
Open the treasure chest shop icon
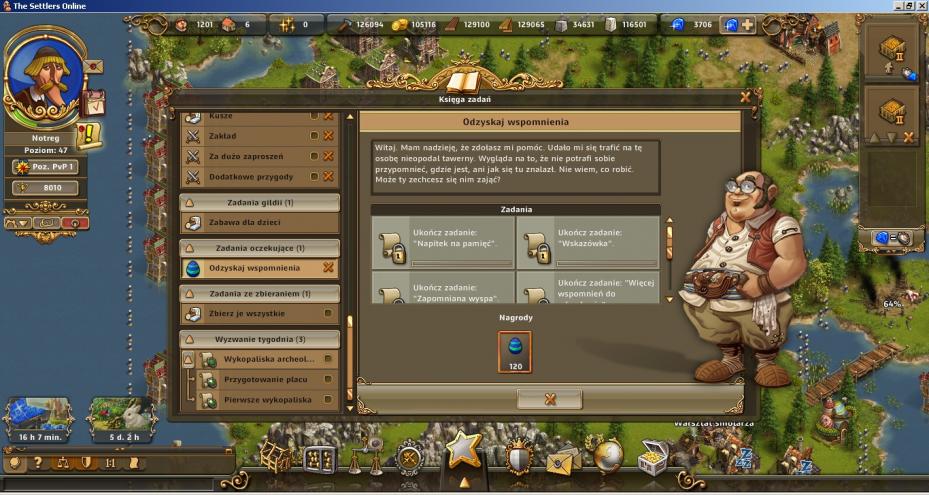pos(654,457)
